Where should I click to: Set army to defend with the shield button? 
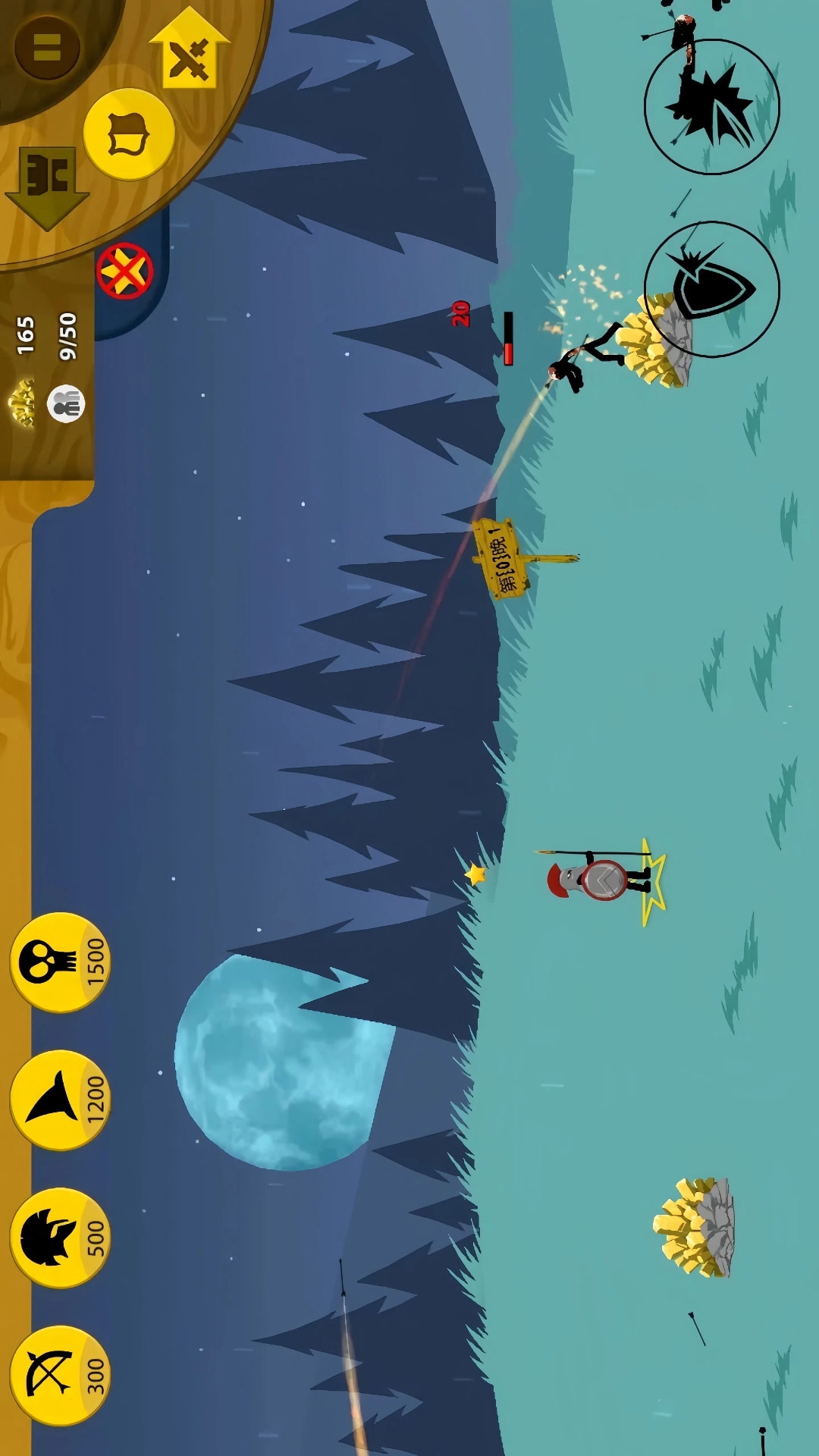129,134
